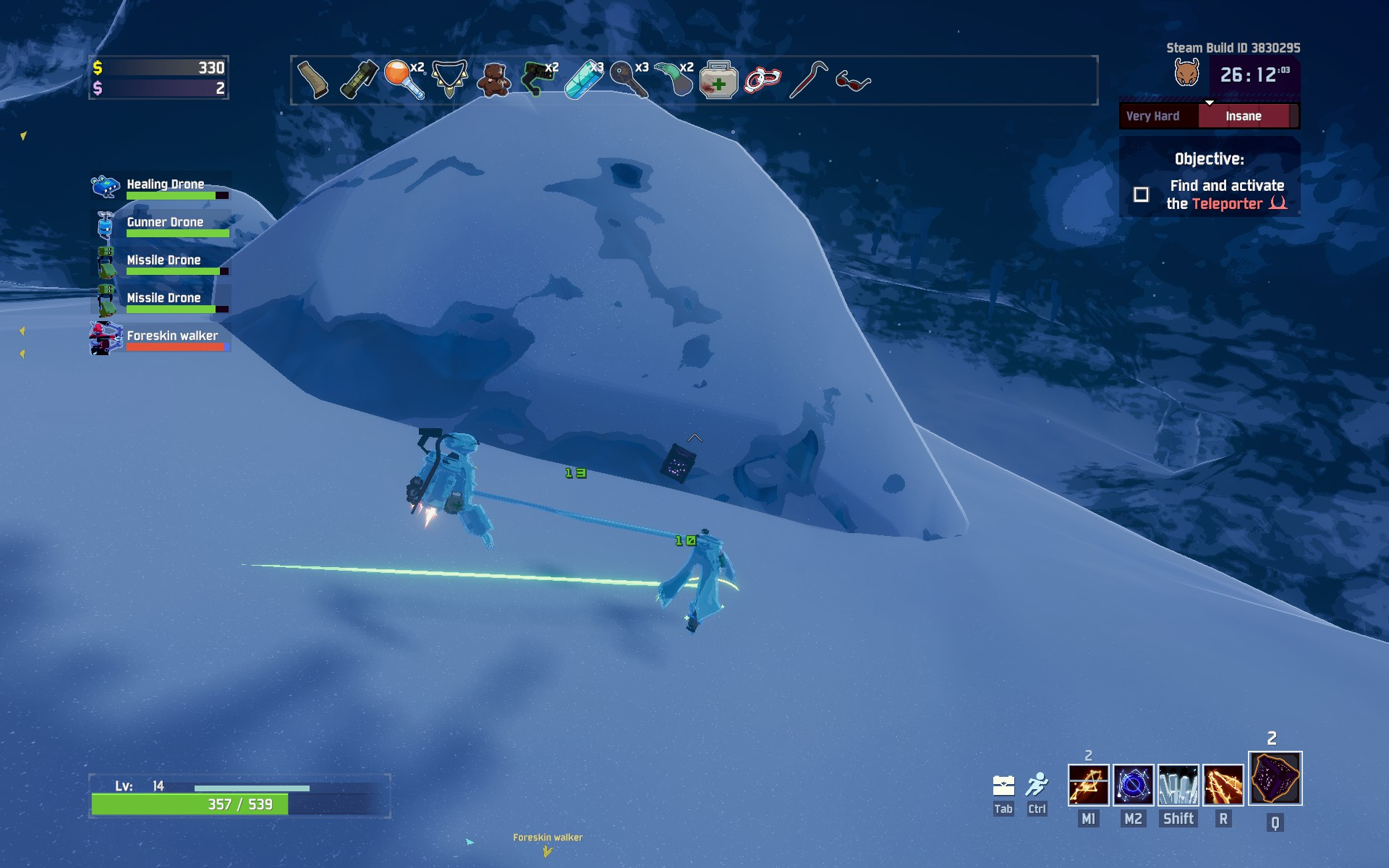Image resolution: width=1389 pixels, height=868 pixels.
Task: Select the Rusted Key item stack
Action: (627, 80)
